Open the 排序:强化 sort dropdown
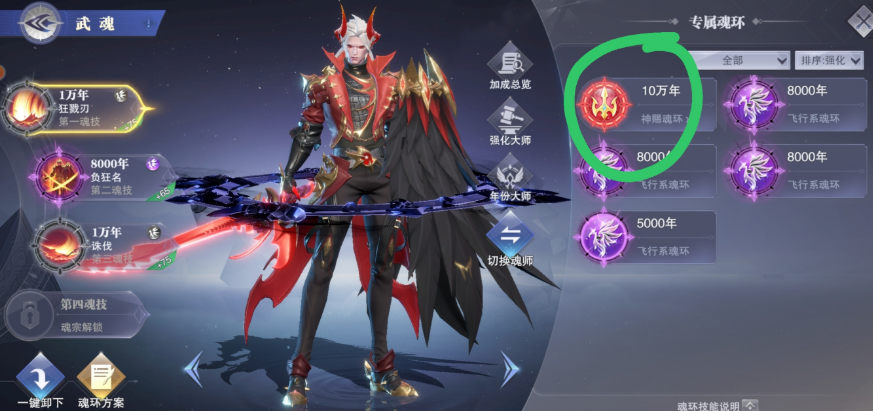This screenshot has width=873, height=411. [x=832, y=60]
